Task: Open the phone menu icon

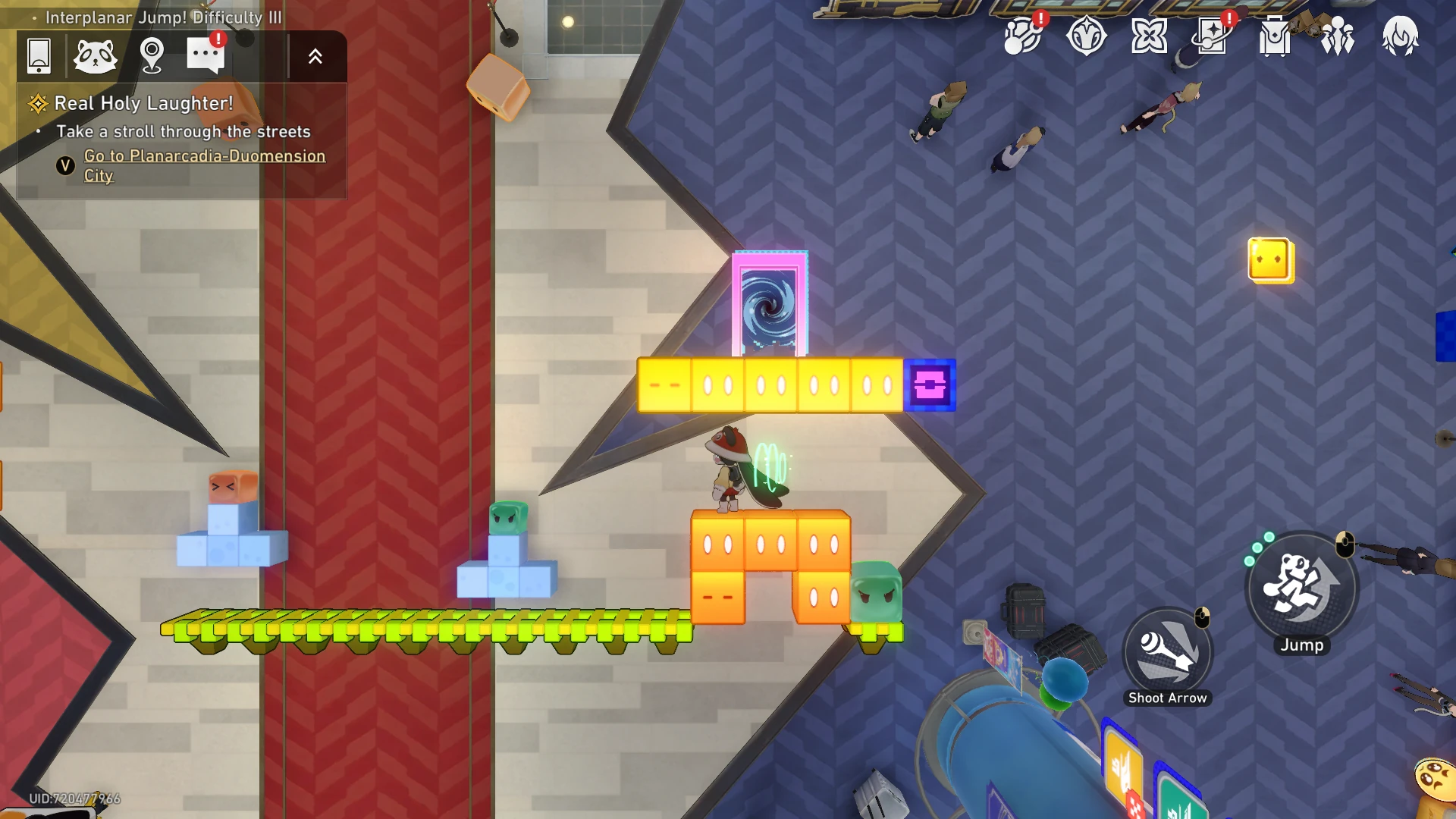Action: [x=39, y=55]
